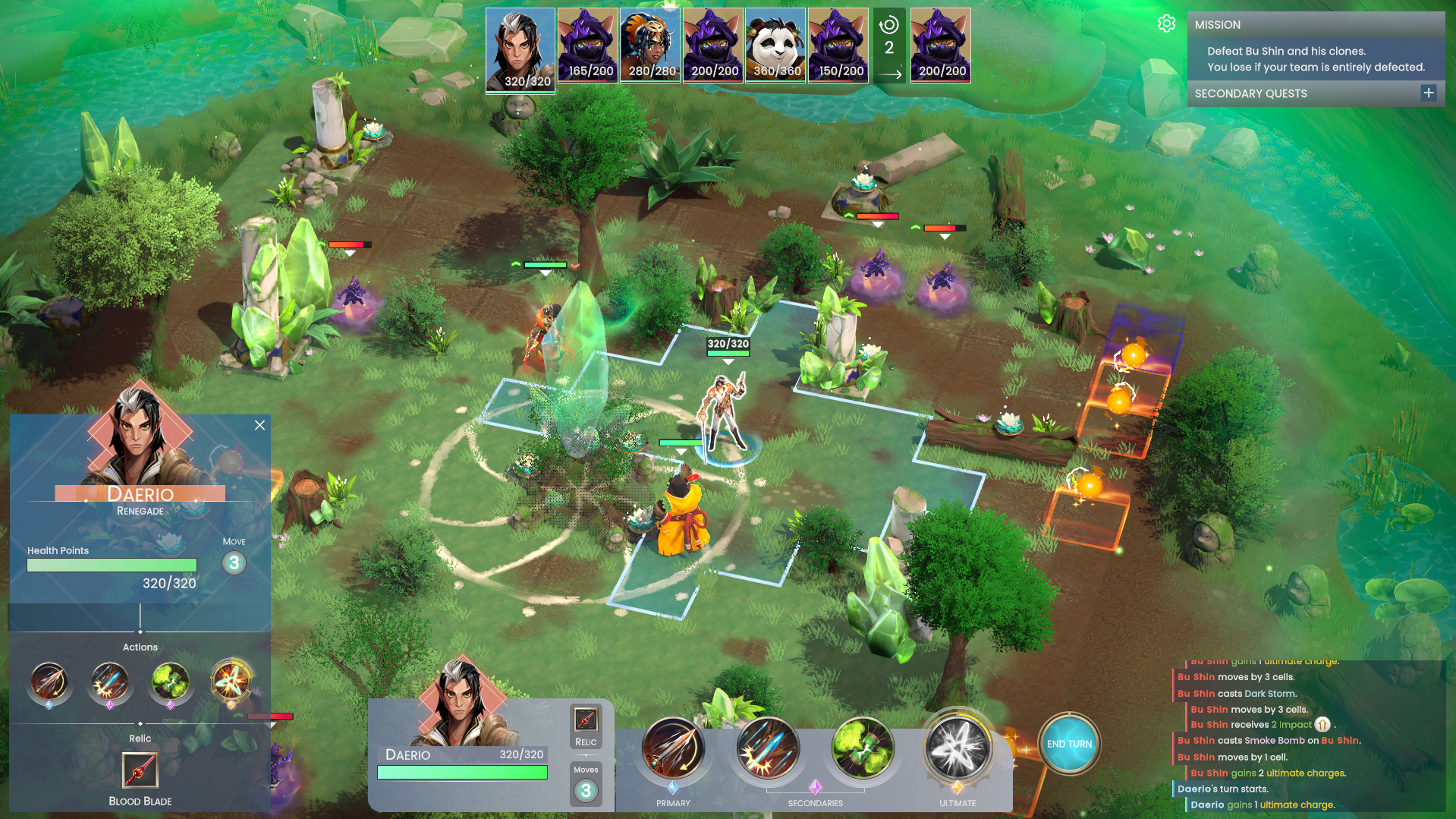Use the green secondary ability in bottom bar
Image resolution: width=1456 pixels, height=819 pixels.
coord(863,748)
